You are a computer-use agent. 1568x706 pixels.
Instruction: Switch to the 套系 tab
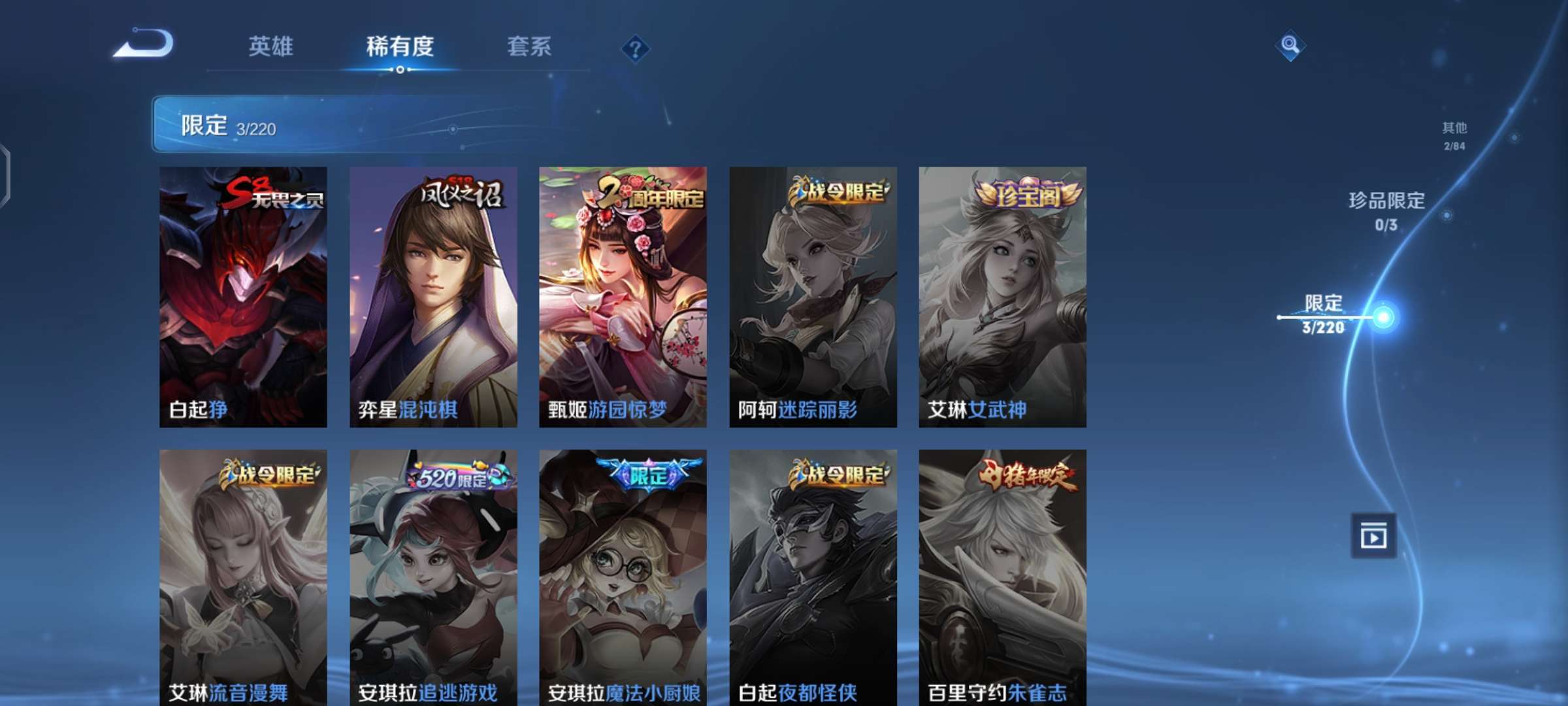click(x=529, y=47)
